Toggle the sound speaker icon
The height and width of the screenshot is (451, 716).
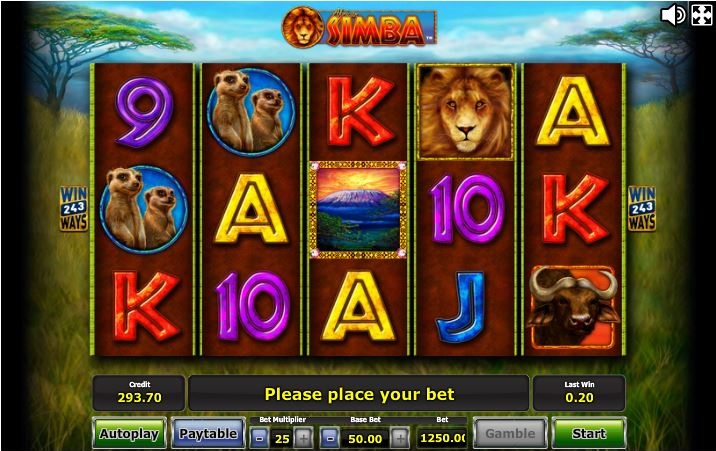pyautogui.click(x=673, y=14)
